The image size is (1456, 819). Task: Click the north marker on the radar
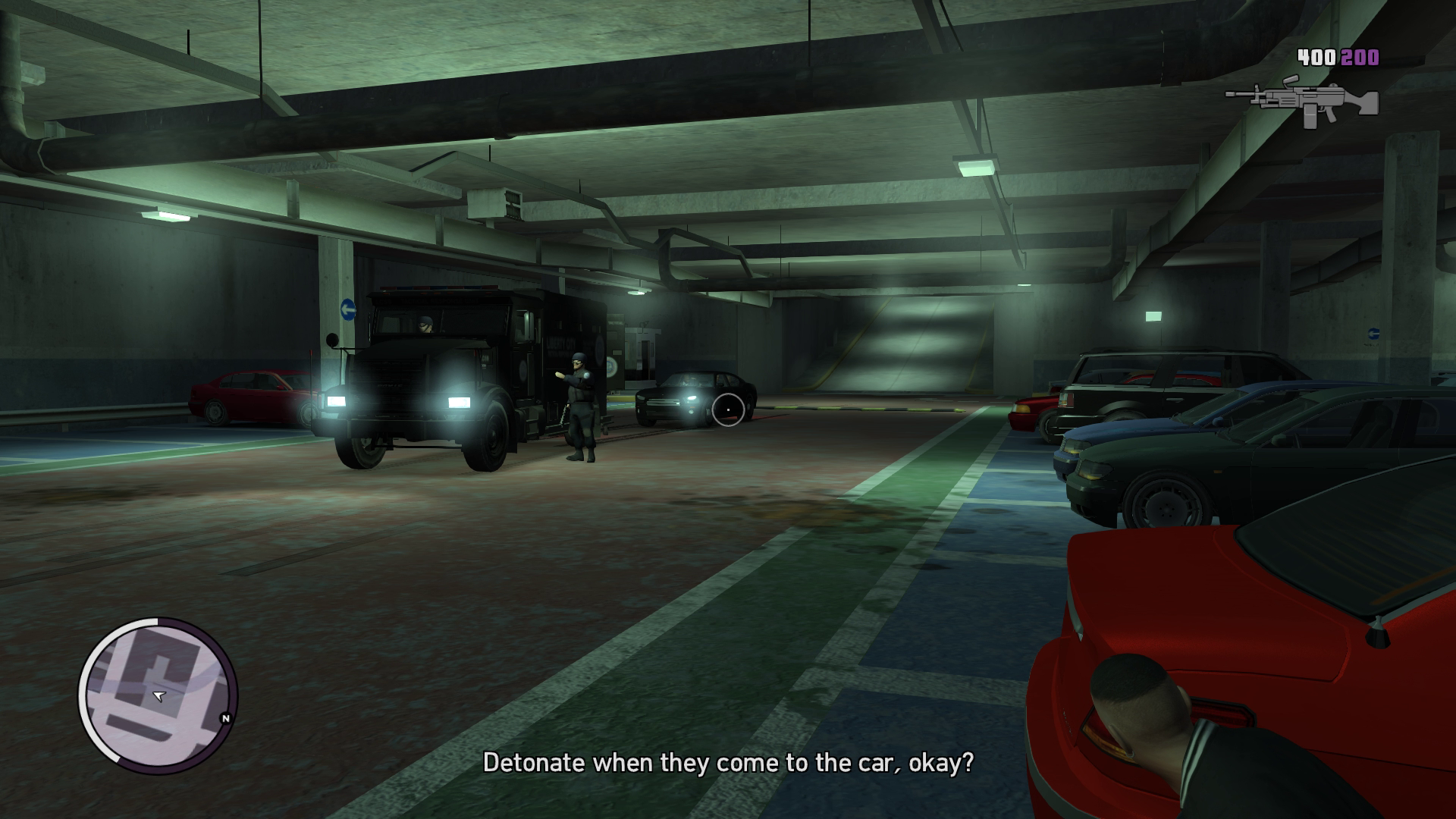point(225,718)
